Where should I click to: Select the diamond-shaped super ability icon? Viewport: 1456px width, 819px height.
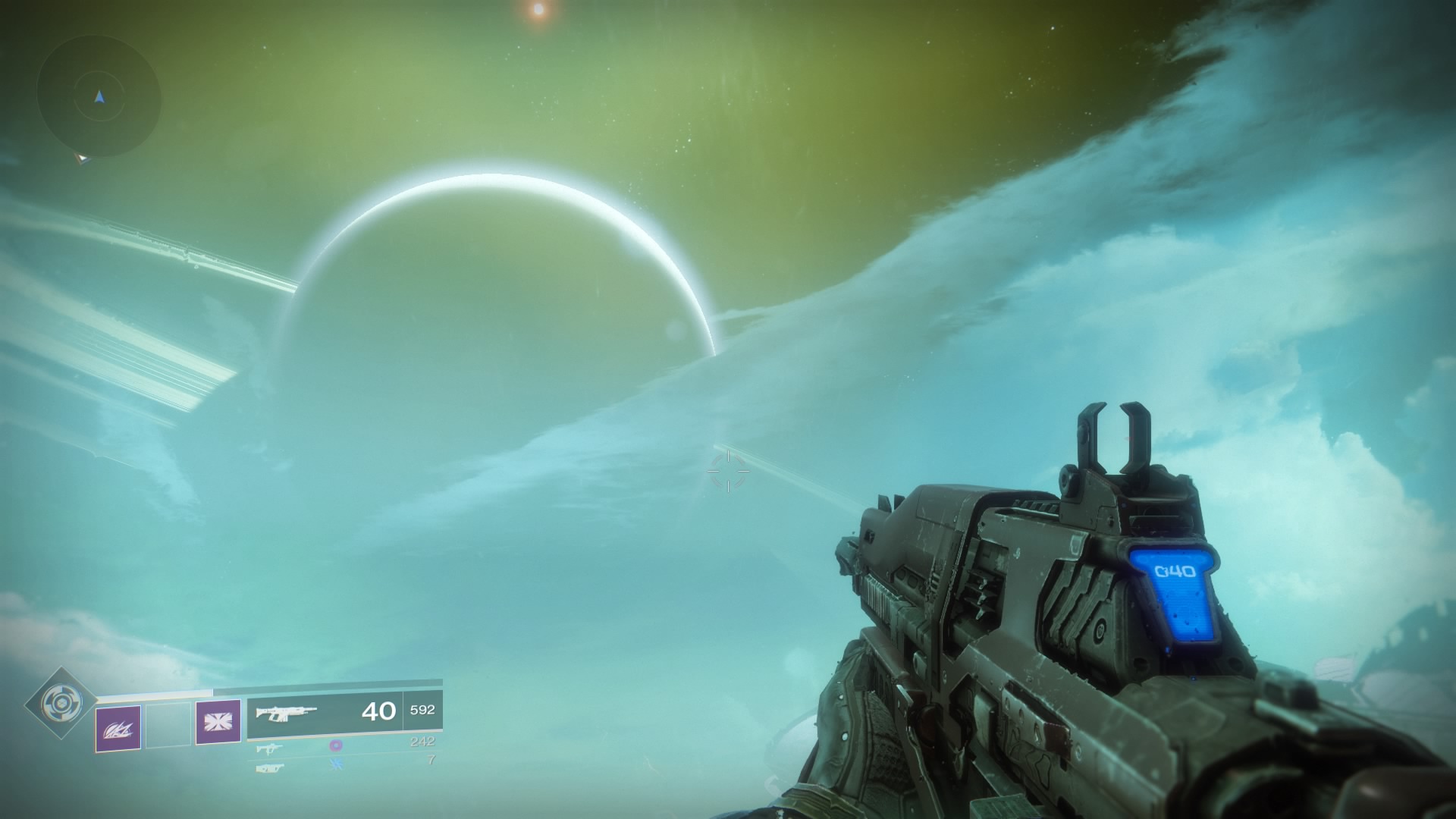click(x=61, y=704)
